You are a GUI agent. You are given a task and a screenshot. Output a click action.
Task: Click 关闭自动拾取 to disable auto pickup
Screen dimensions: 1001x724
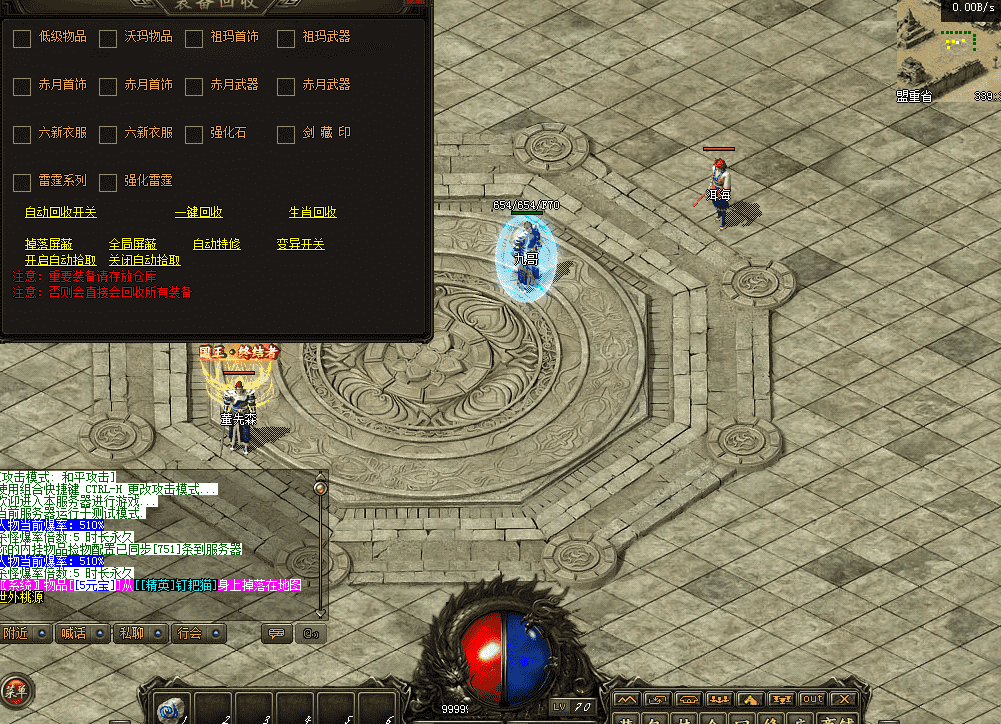click(x=145, y=260)
